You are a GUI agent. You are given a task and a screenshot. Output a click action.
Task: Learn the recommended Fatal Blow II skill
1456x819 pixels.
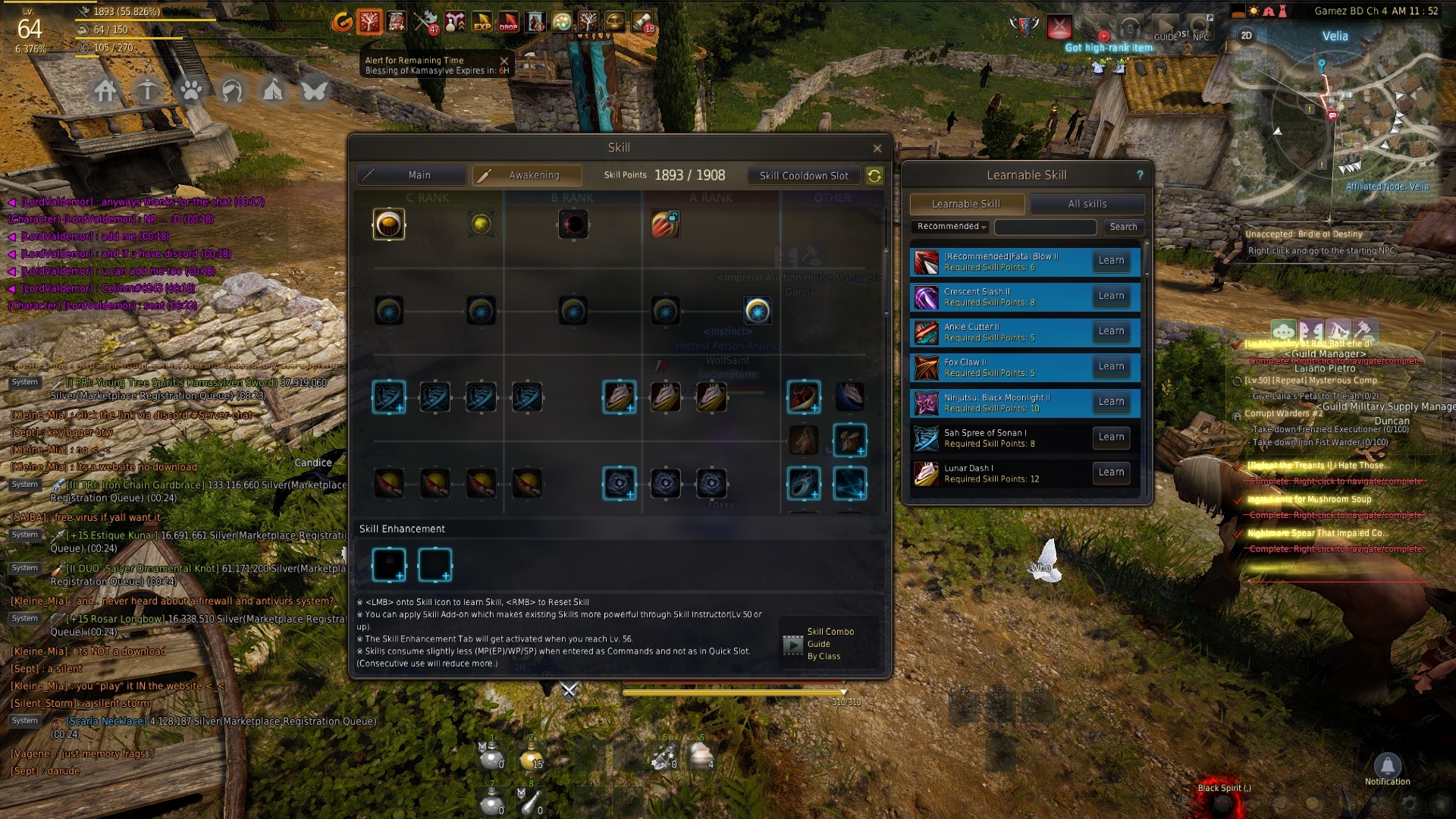coord(1111,261)
